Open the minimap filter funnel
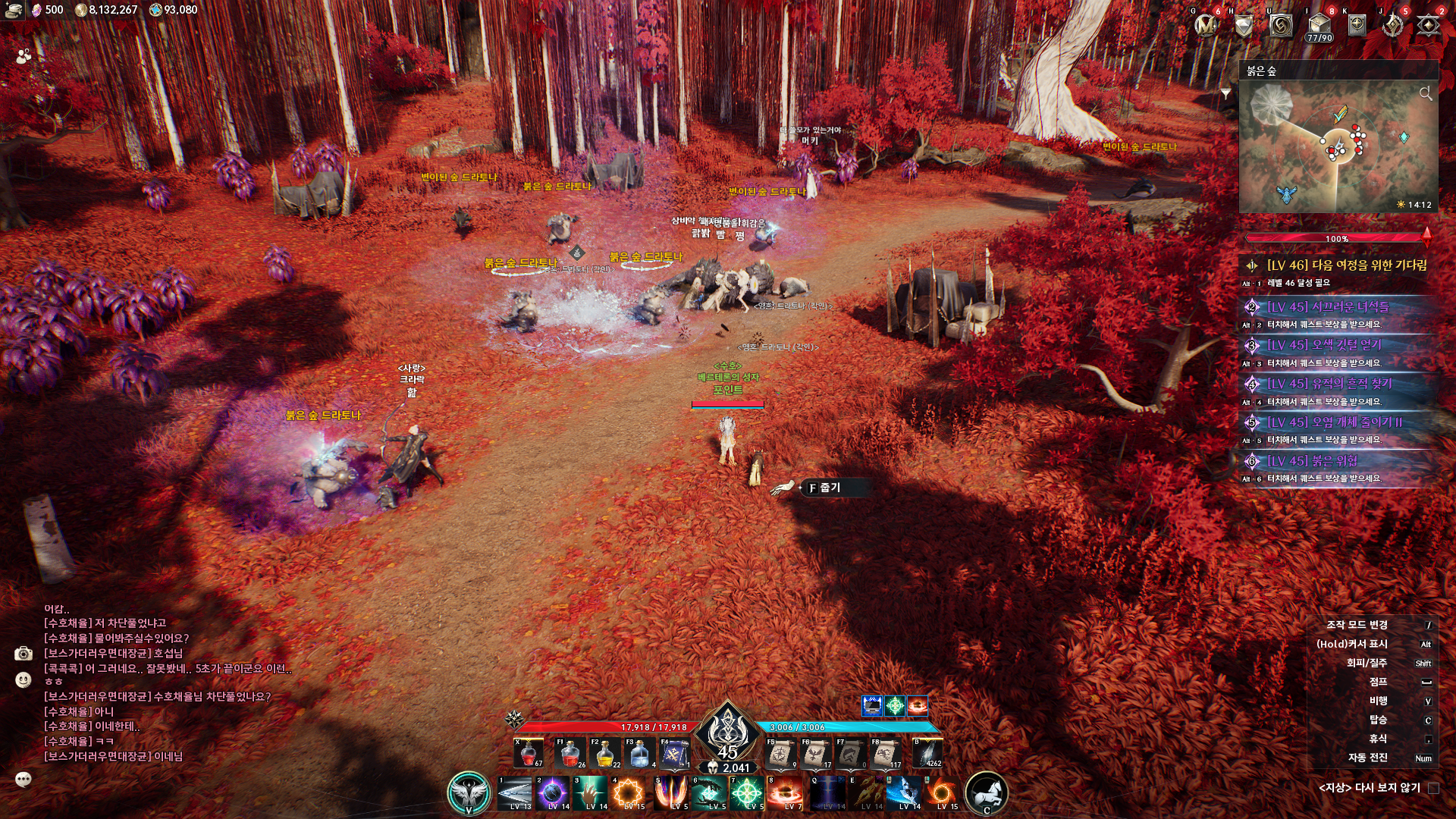The image size is (1456, 819). [x=1225, y=93]
